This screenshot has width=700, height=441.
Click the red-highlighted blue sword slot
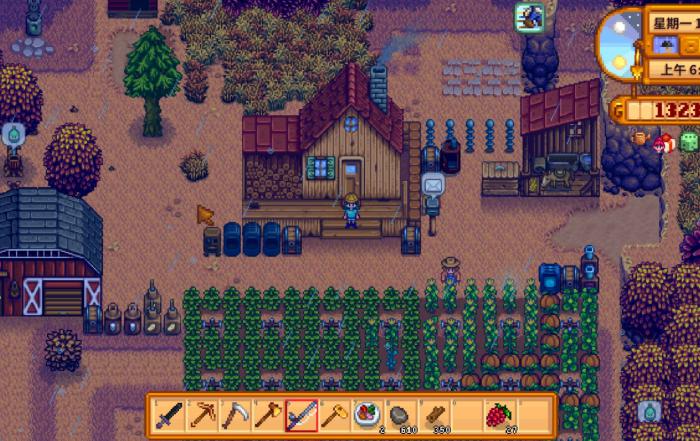click(302, 413)
